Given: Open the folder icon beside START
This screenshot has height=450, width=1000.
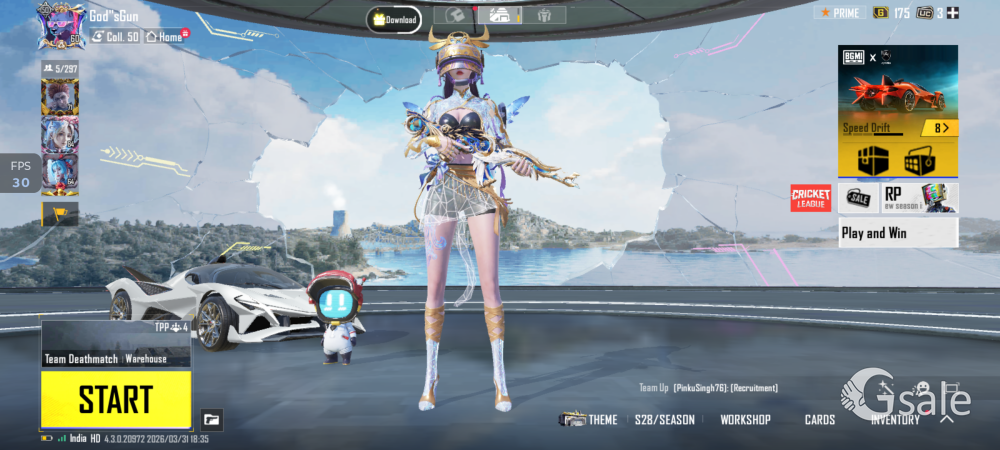Looking at the screenshot, I should coord(210,418).
